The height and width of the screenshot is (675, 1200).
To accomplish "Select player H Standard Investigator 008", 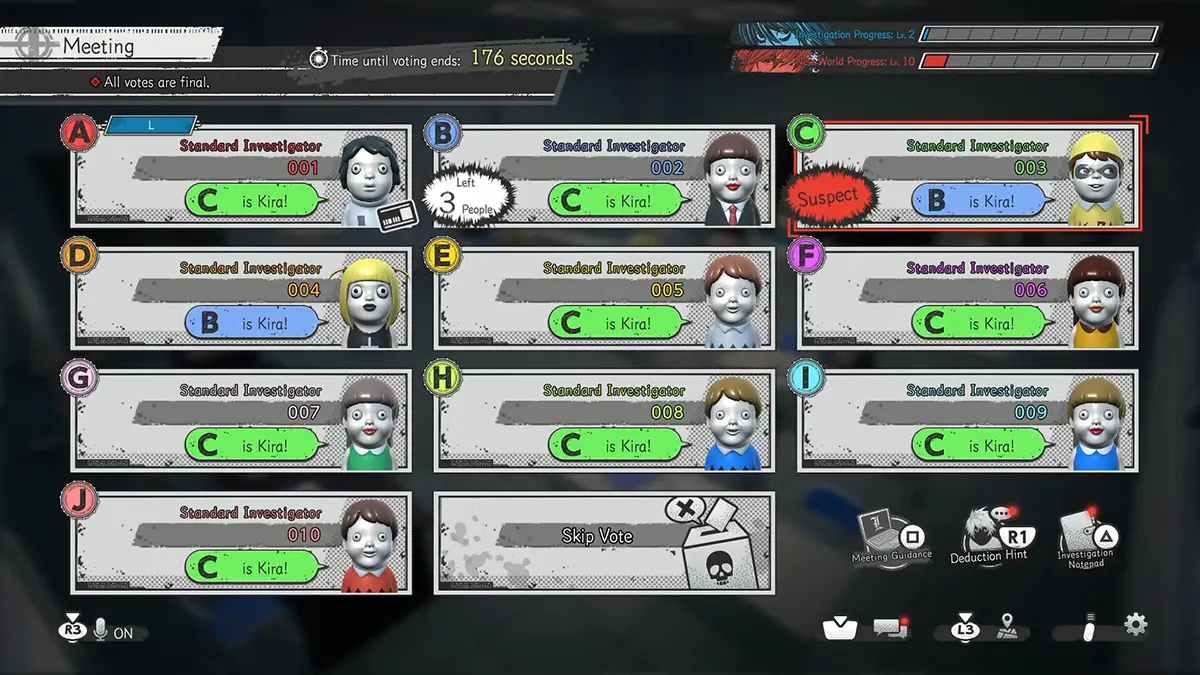I will point(604,420).
